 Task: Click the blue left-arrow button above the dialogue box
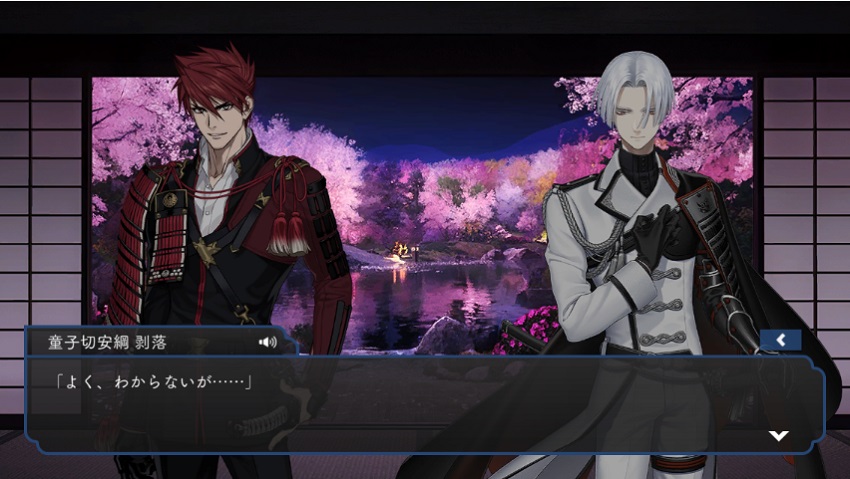(x=780, y=341)
